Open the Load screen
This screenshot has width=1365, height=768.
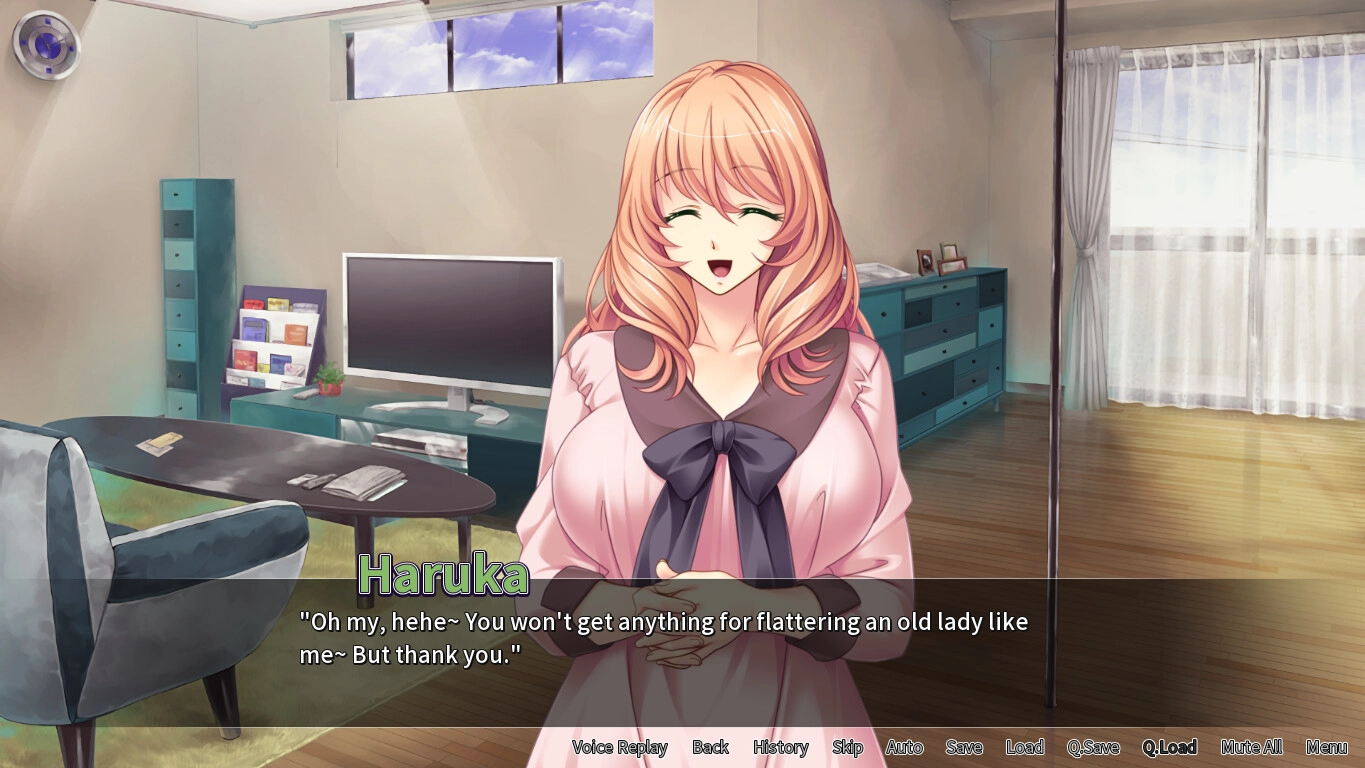1025,747
